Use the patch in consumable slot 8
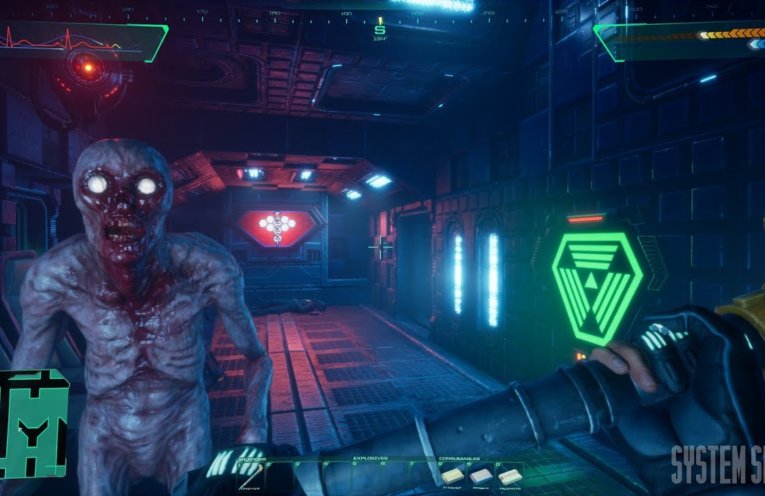The width and height of the screenshot is (765, 496). coord(451,476)
